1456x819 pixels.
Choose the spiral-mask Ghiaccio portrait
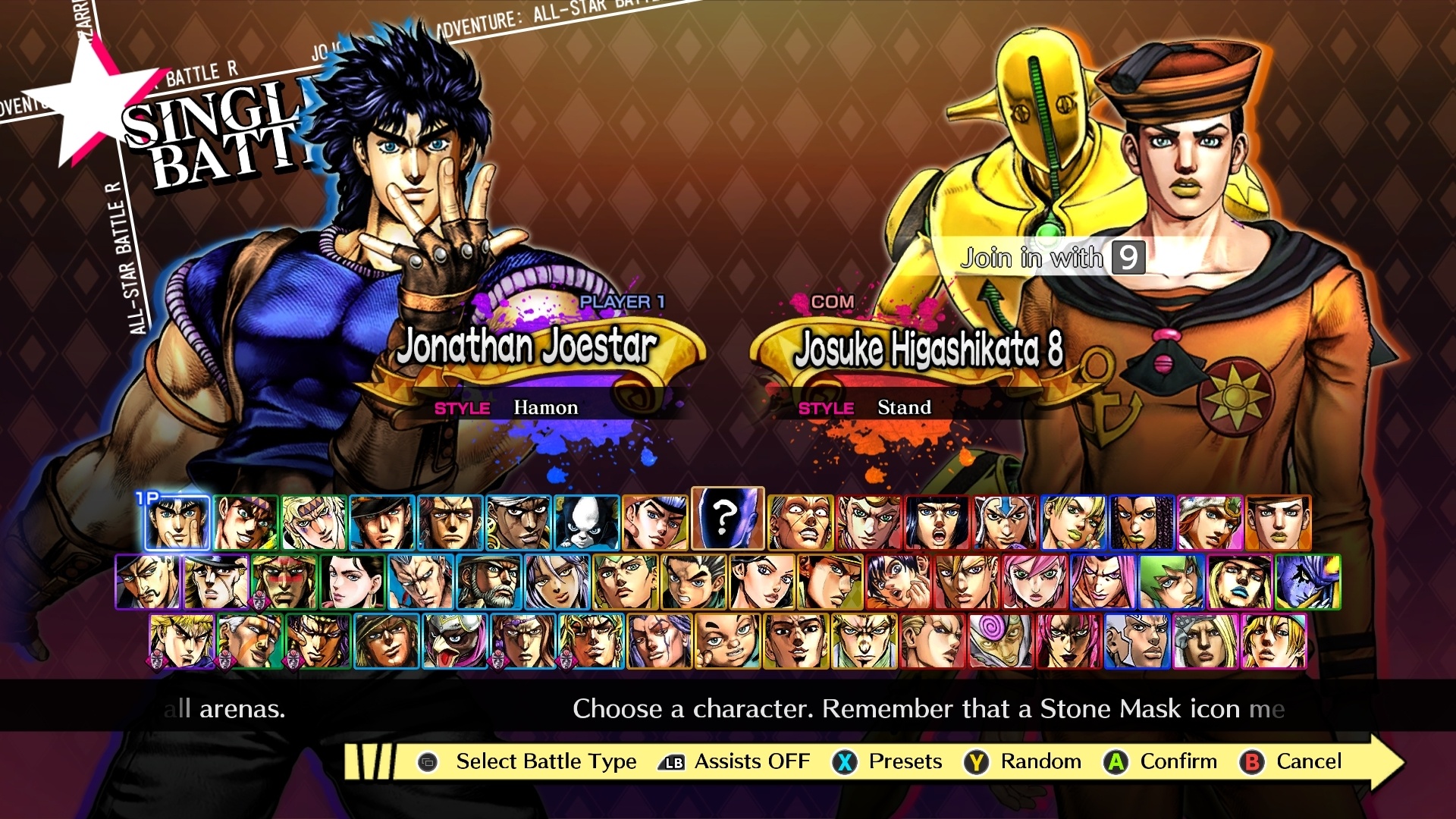(x=1000, y=642)
